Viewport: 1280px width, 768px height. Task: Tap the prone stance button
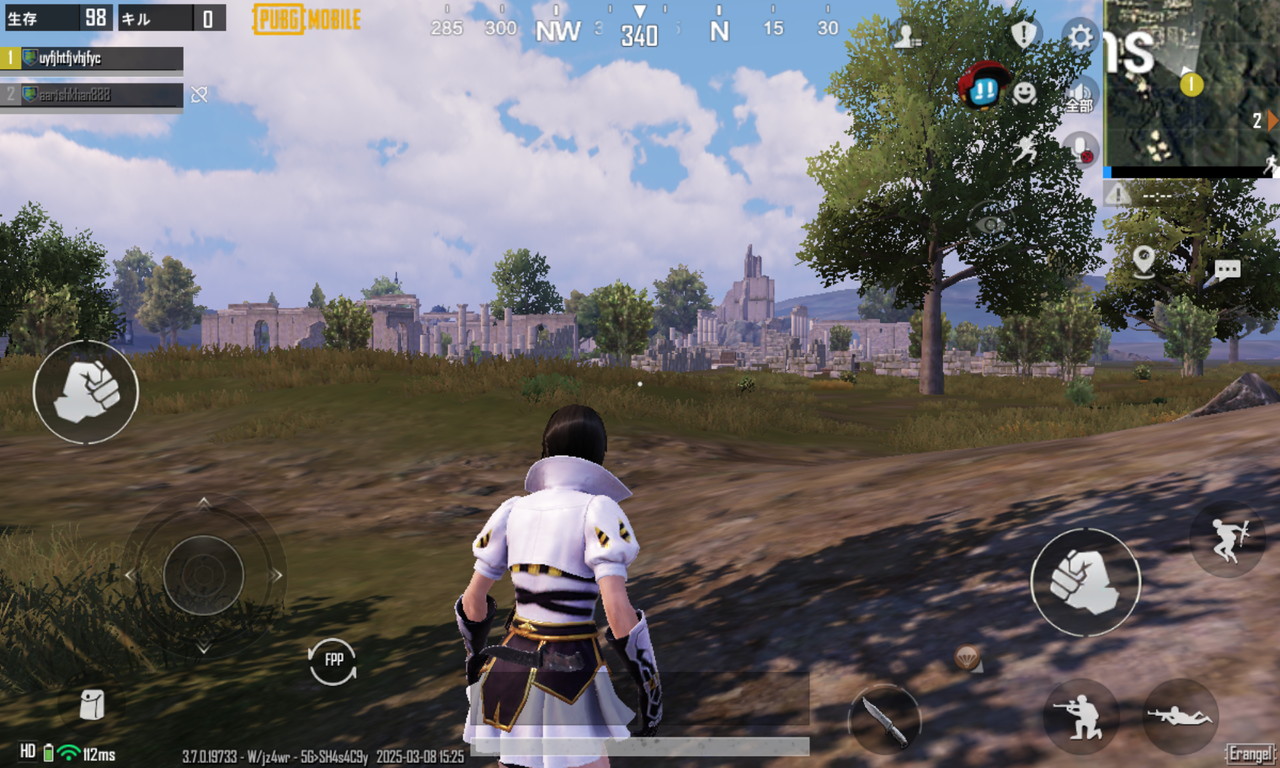pyautogui.click(x=1180, y=716)
